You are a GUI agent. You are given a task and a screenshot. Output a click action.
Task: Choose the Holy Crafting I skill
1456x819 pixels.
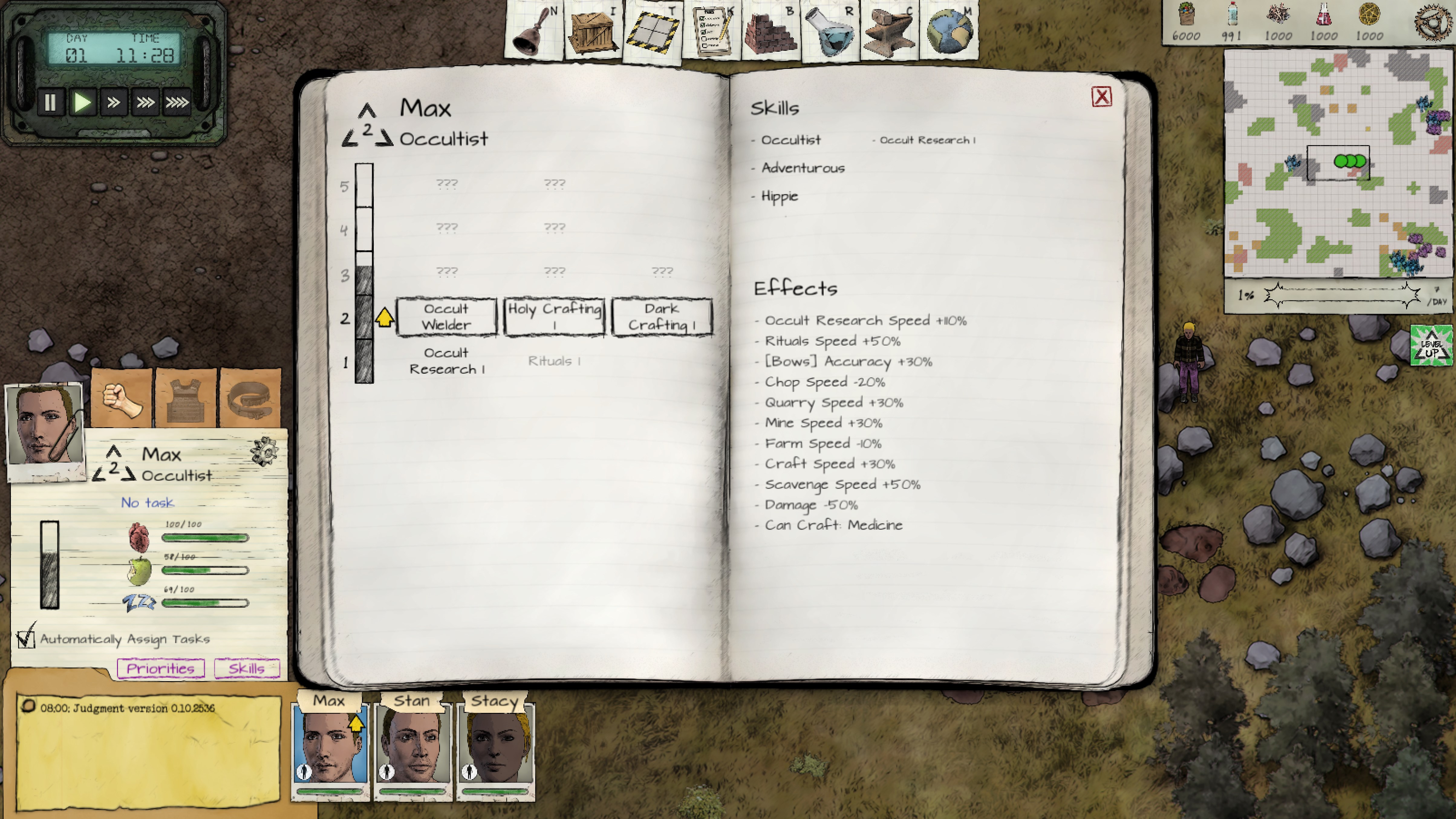coord(554,317)
